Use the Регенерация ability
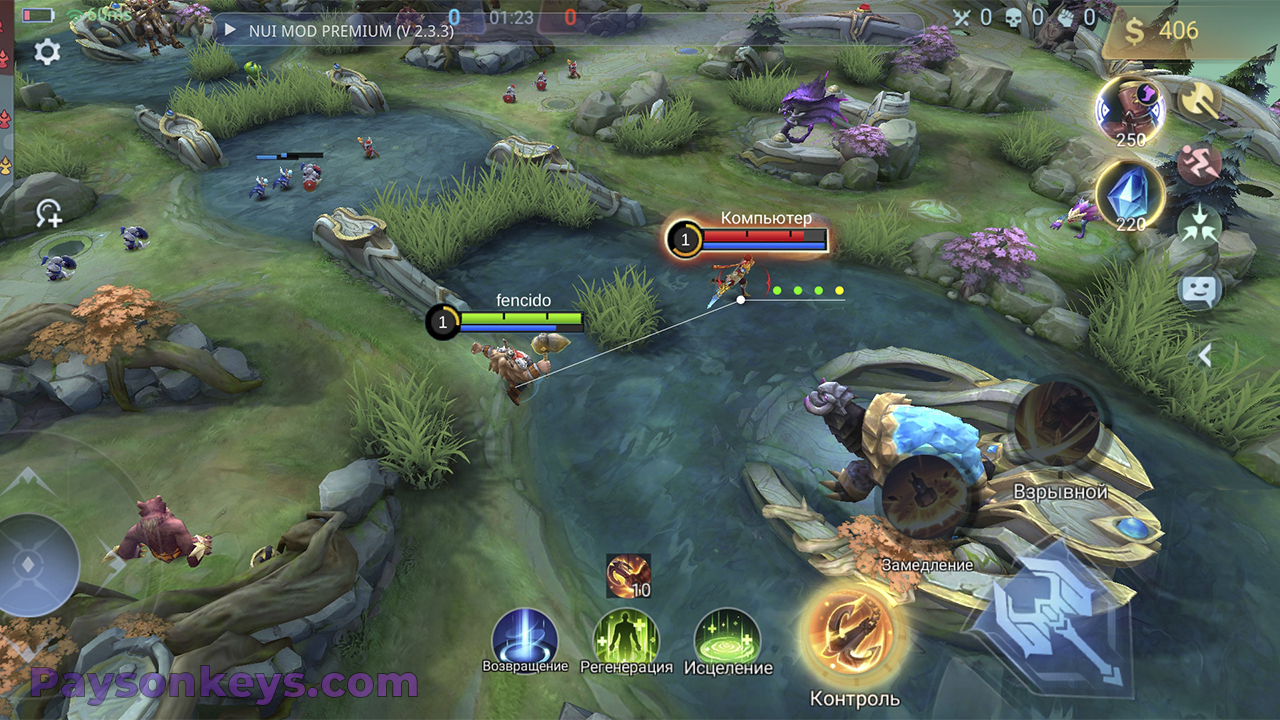The image size is (1280, 720). click(626, 637)
